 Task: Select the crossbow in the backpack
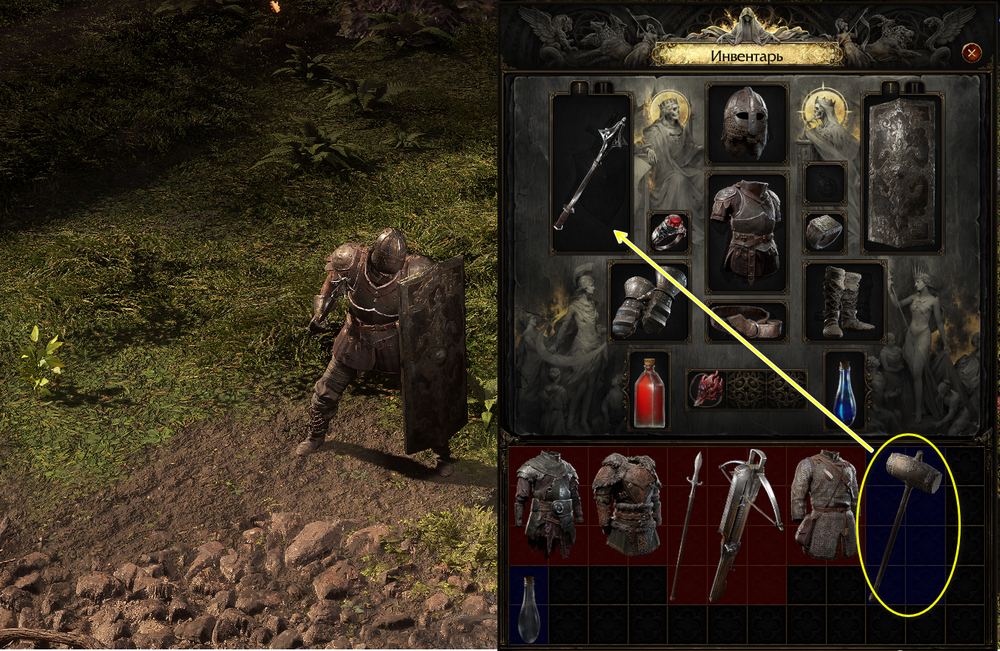tap(746, 524)
